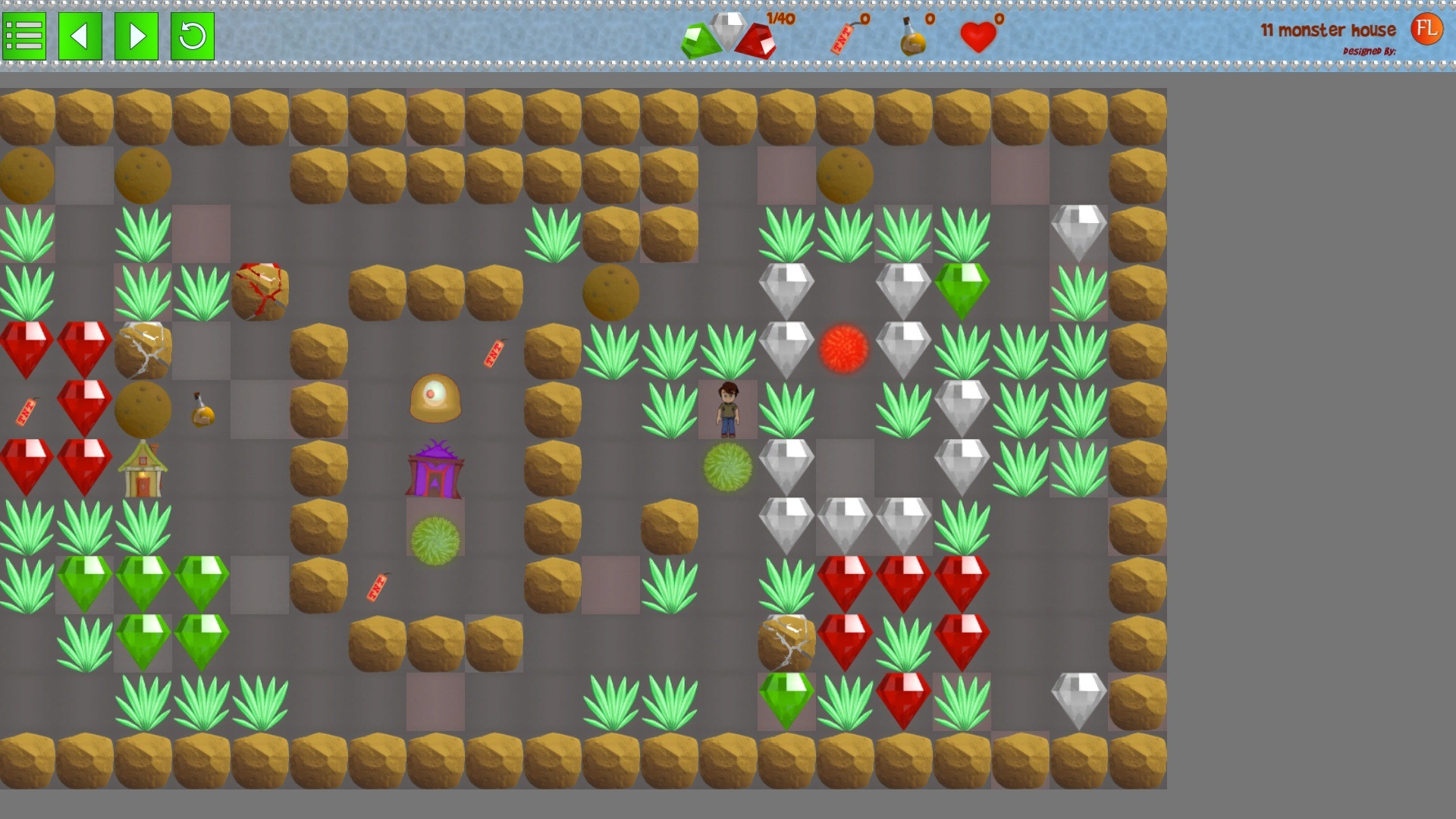Restart the level with the circular arrow

[x=191, y=36]
